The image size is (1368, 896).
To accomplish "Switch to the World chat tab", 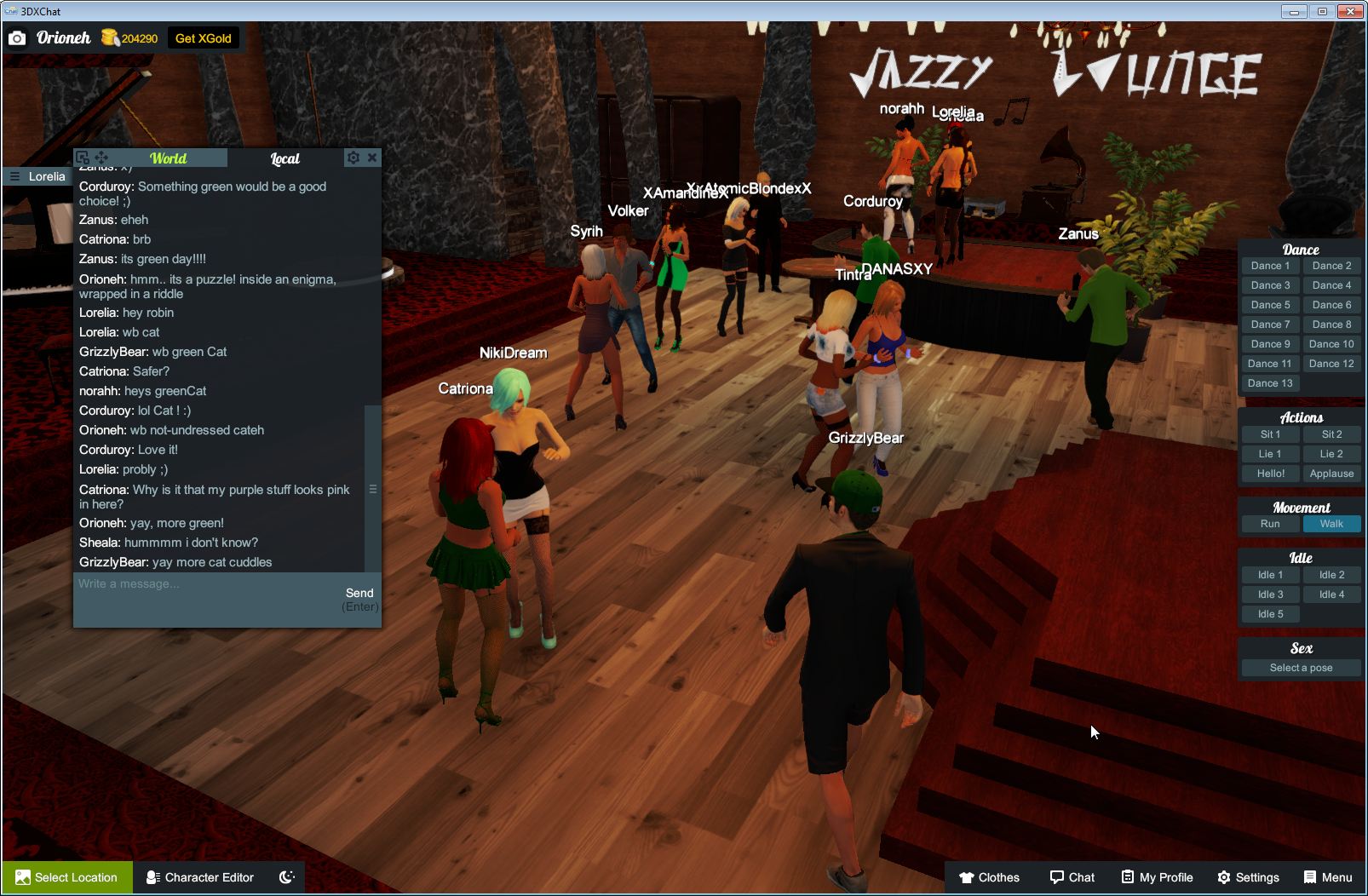I will coord(168,158).
